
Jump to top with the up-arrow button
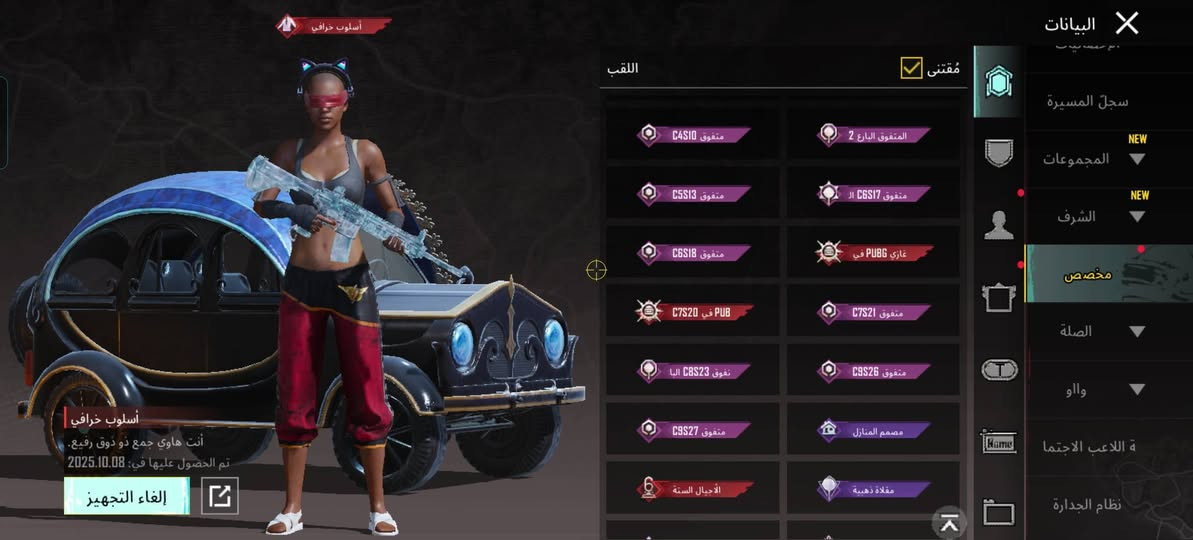coord(949,522)
